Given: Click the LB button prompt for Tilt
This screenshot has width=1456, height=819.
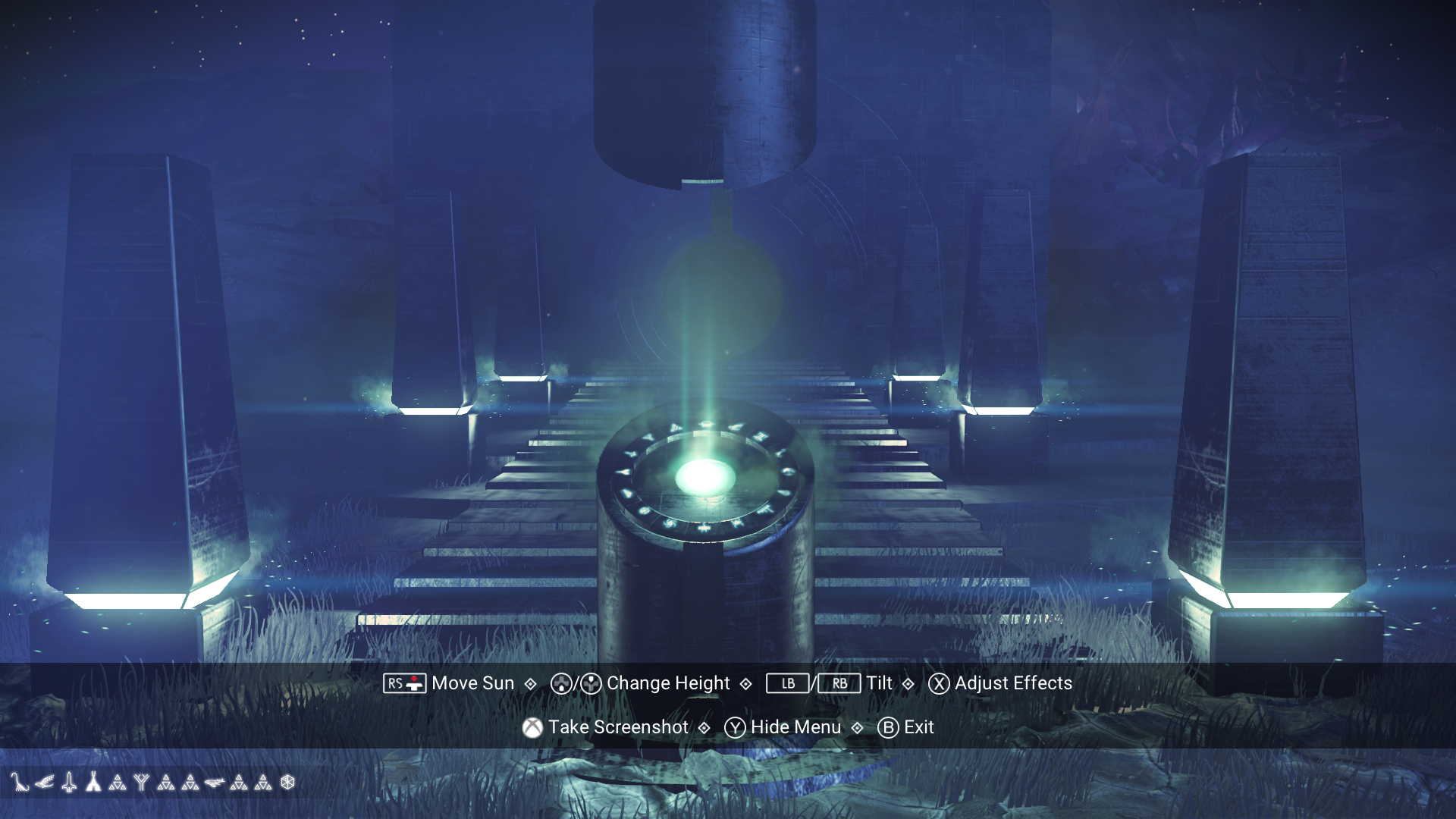Looking at the screenshot, I should tap(786, 683).
